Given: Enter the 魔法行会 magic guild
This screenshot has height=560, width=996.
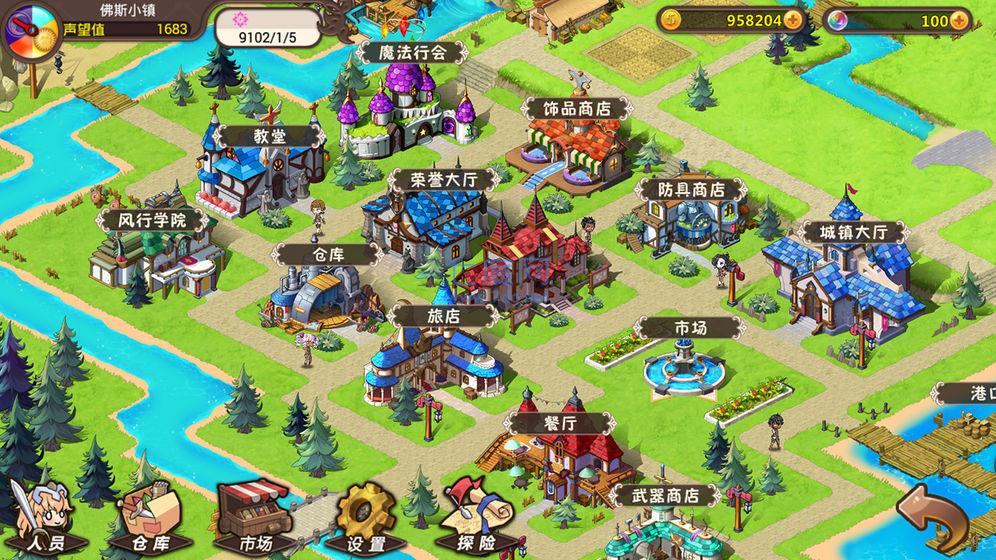Looking at the screenshot, I should [x=404, y=52].
